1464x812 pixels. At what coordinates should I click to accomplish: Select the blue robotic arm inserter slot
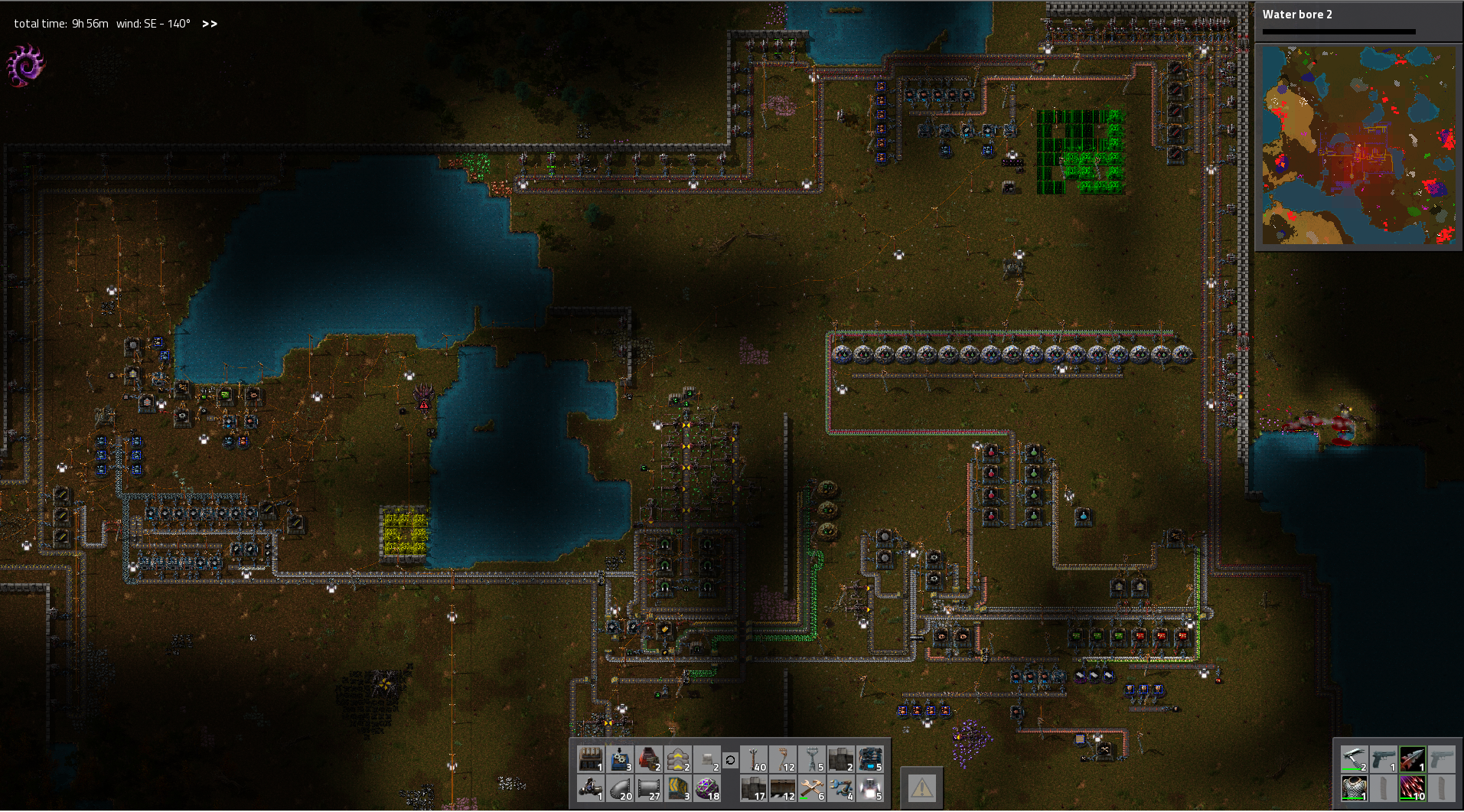(840, 788)
